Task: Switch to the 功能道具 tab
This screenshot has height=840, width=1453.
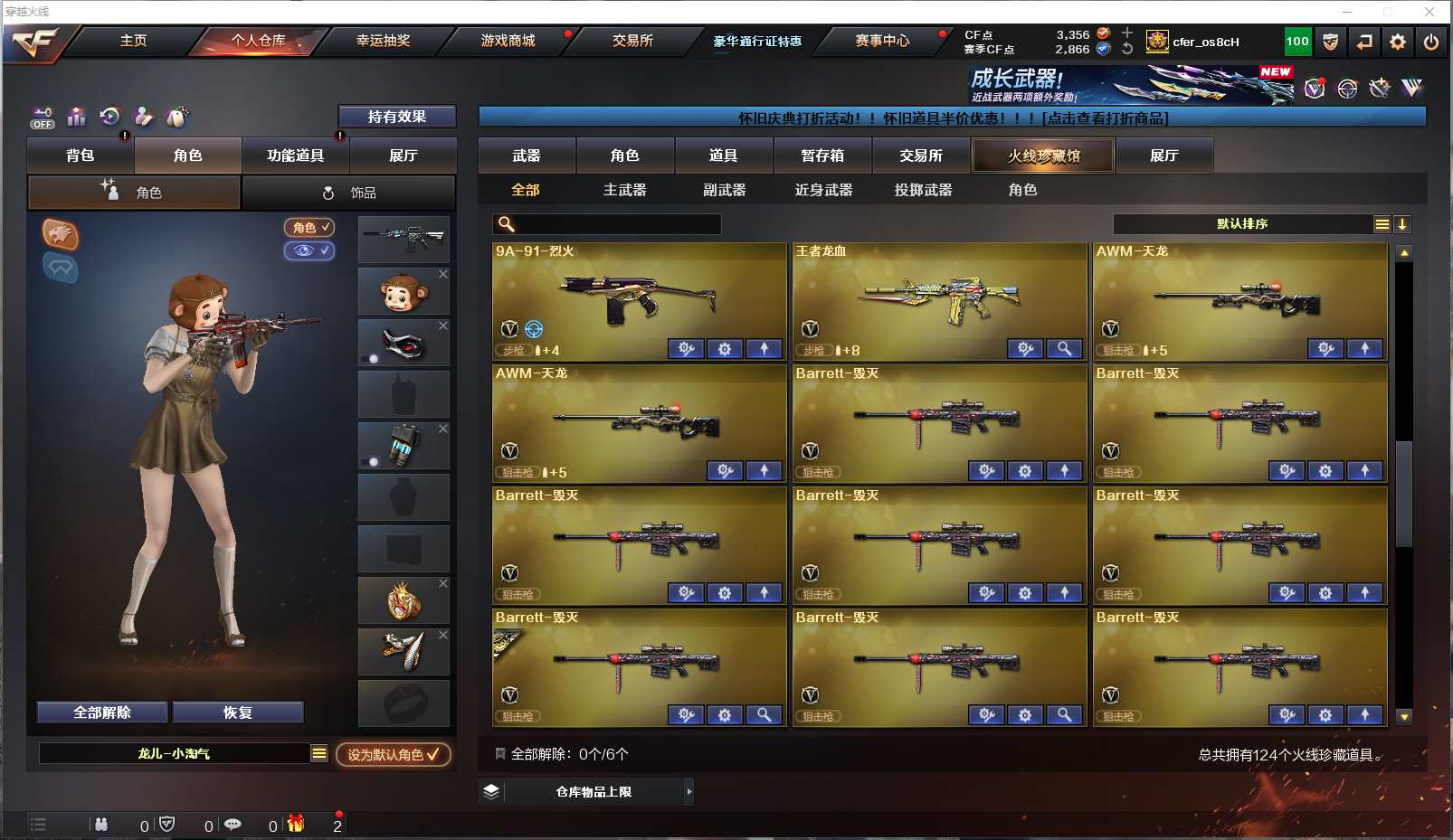Action: (x=295, y=156)
